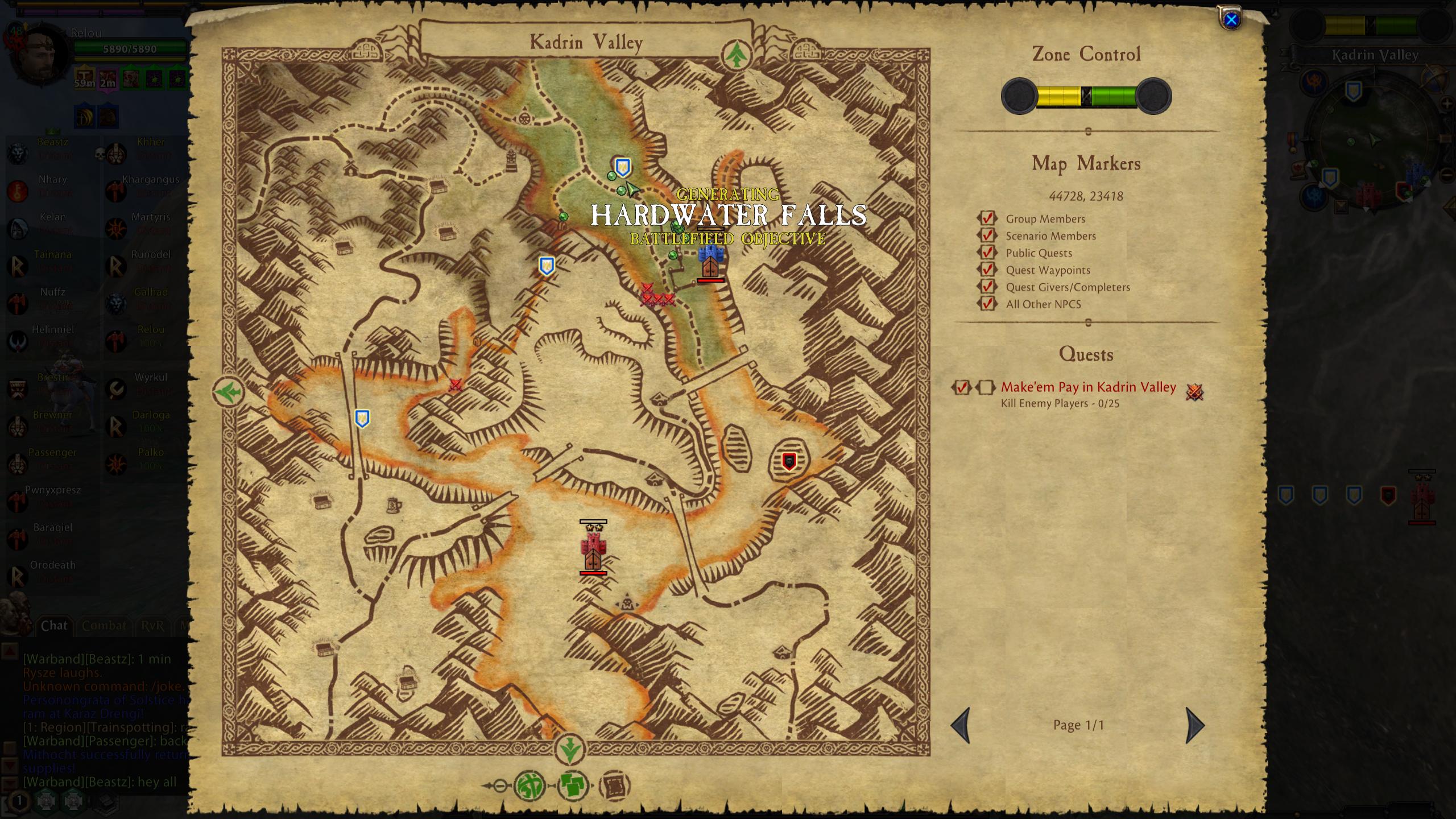Open the western adjacent zone map arrow
The height and width of the screenshot is (819, 1456).
pos(229,392)
